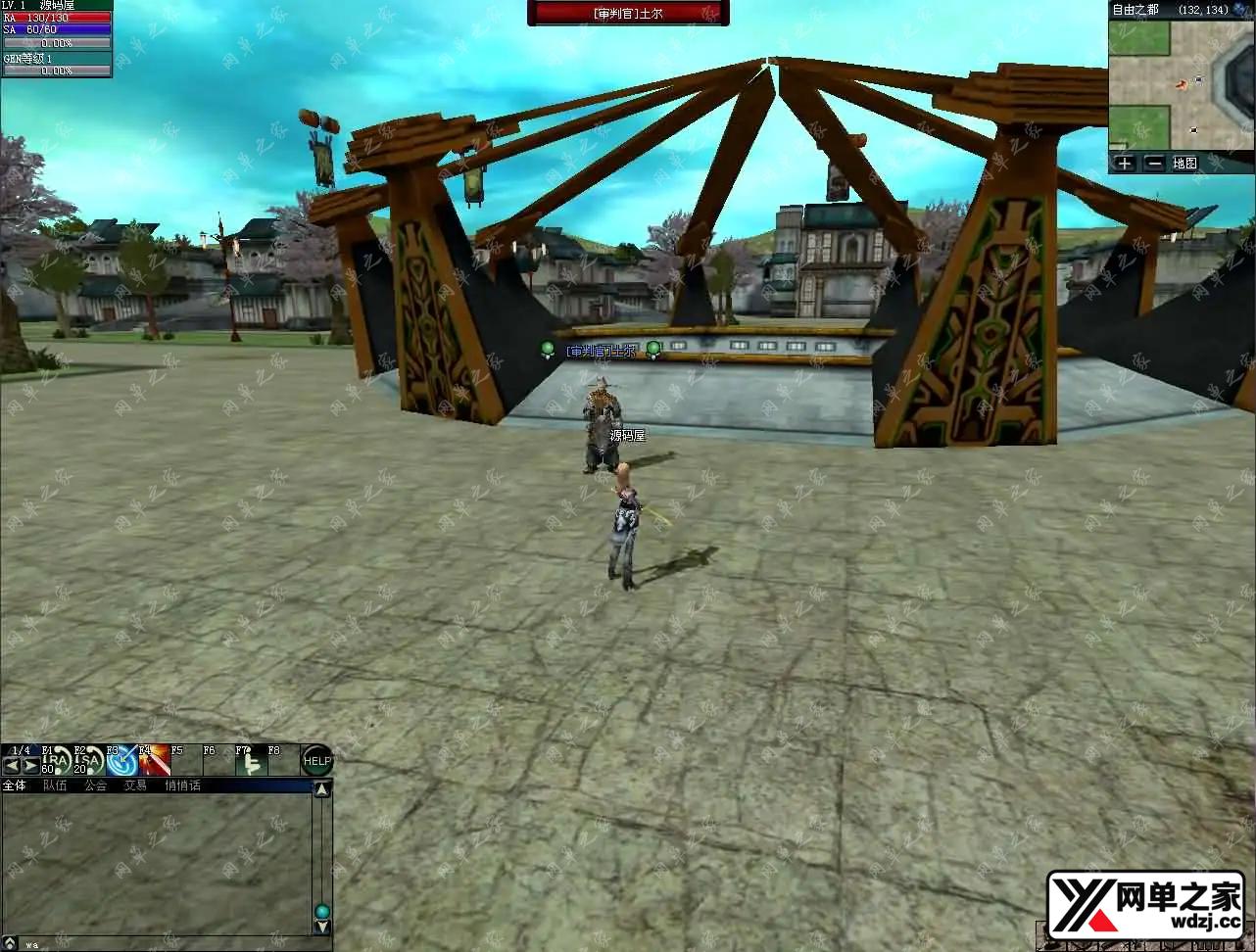Click the chat scroll up arrow

pos(322,788)
